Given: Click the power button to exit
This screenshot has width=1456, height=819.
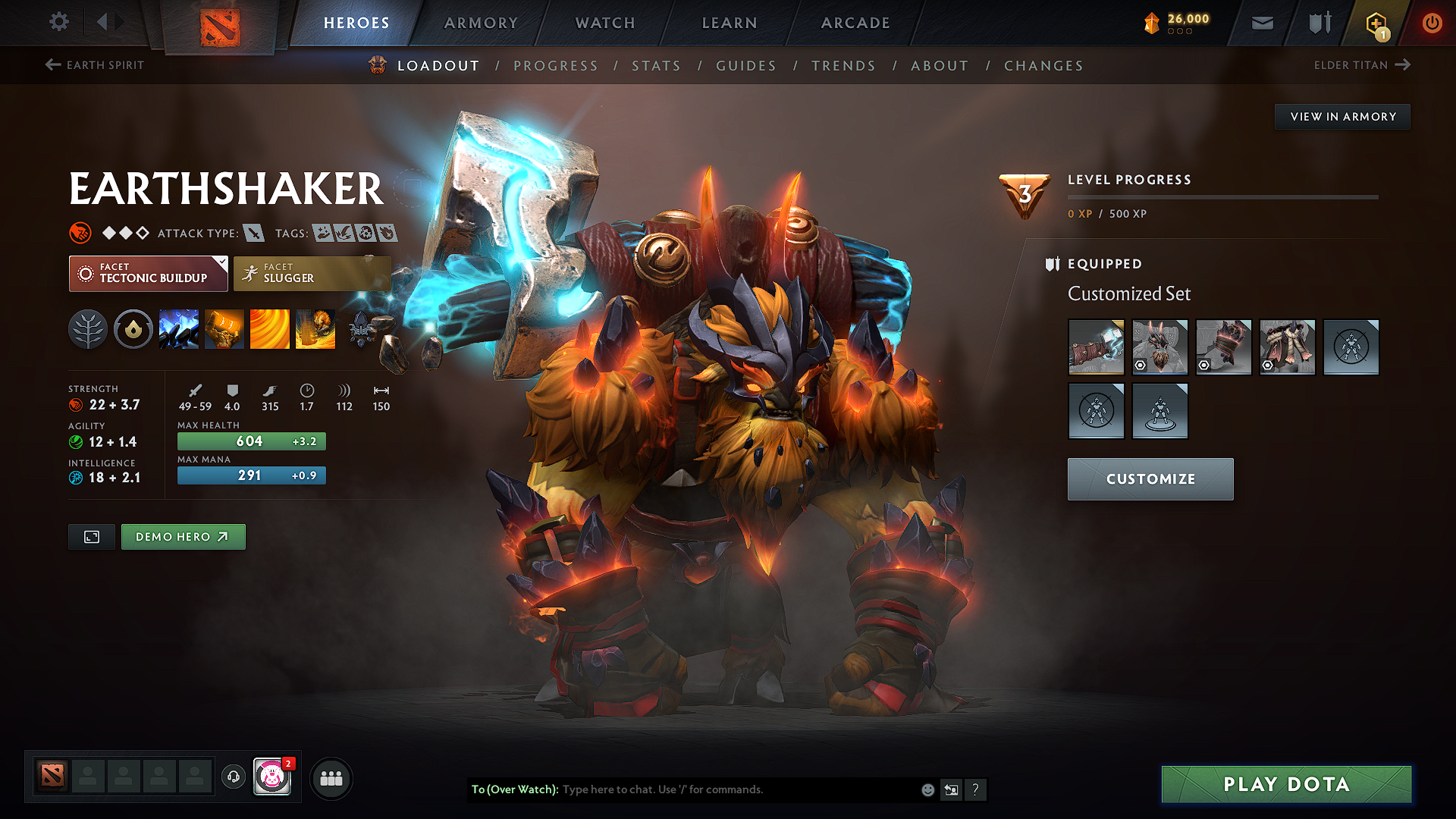Looking at the screenshot, I should [1432, 23].
